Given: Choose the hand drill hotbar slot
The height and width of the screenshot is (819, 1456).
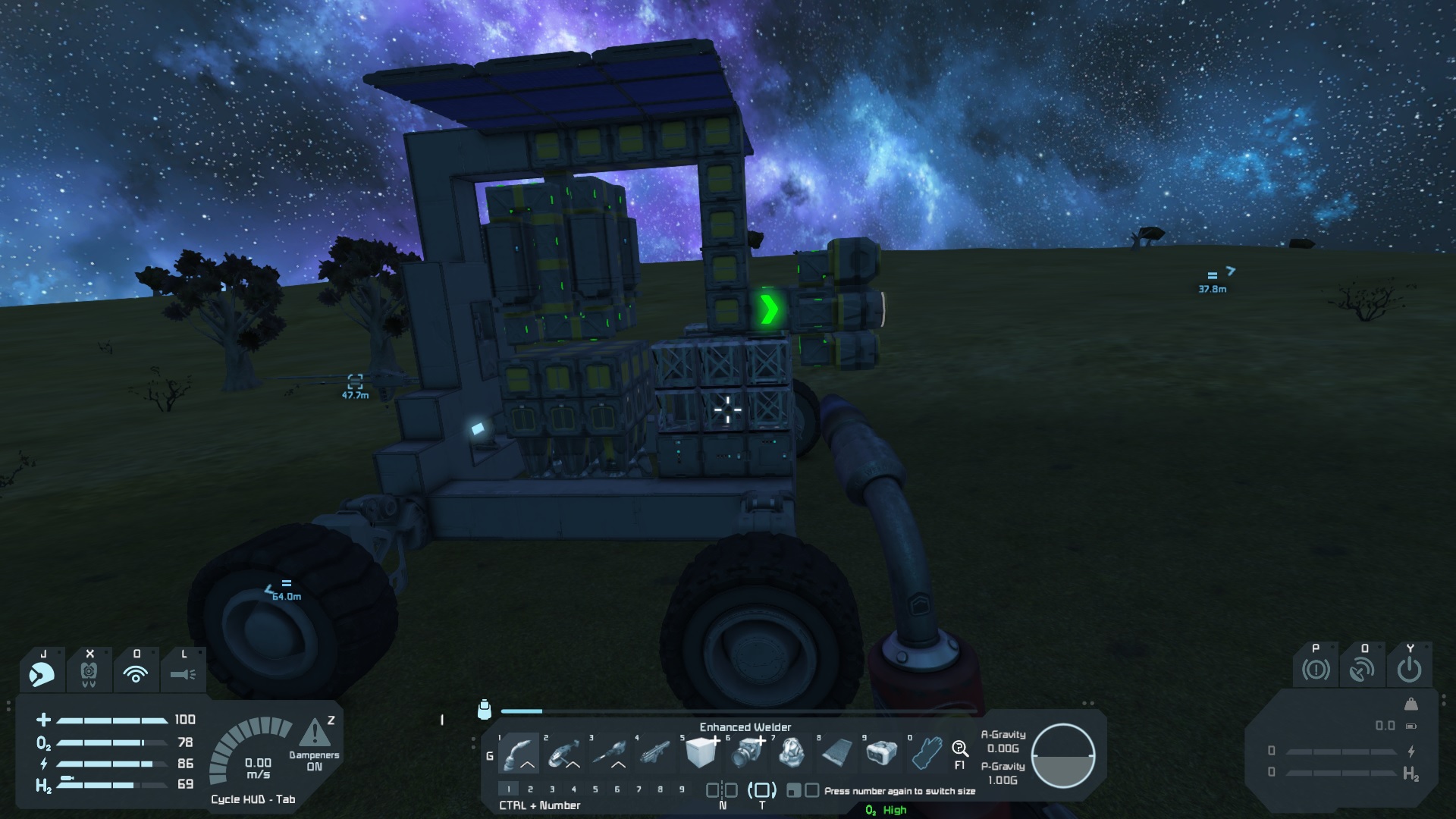Looking at the screenshot, I should [x=610, y=752].
